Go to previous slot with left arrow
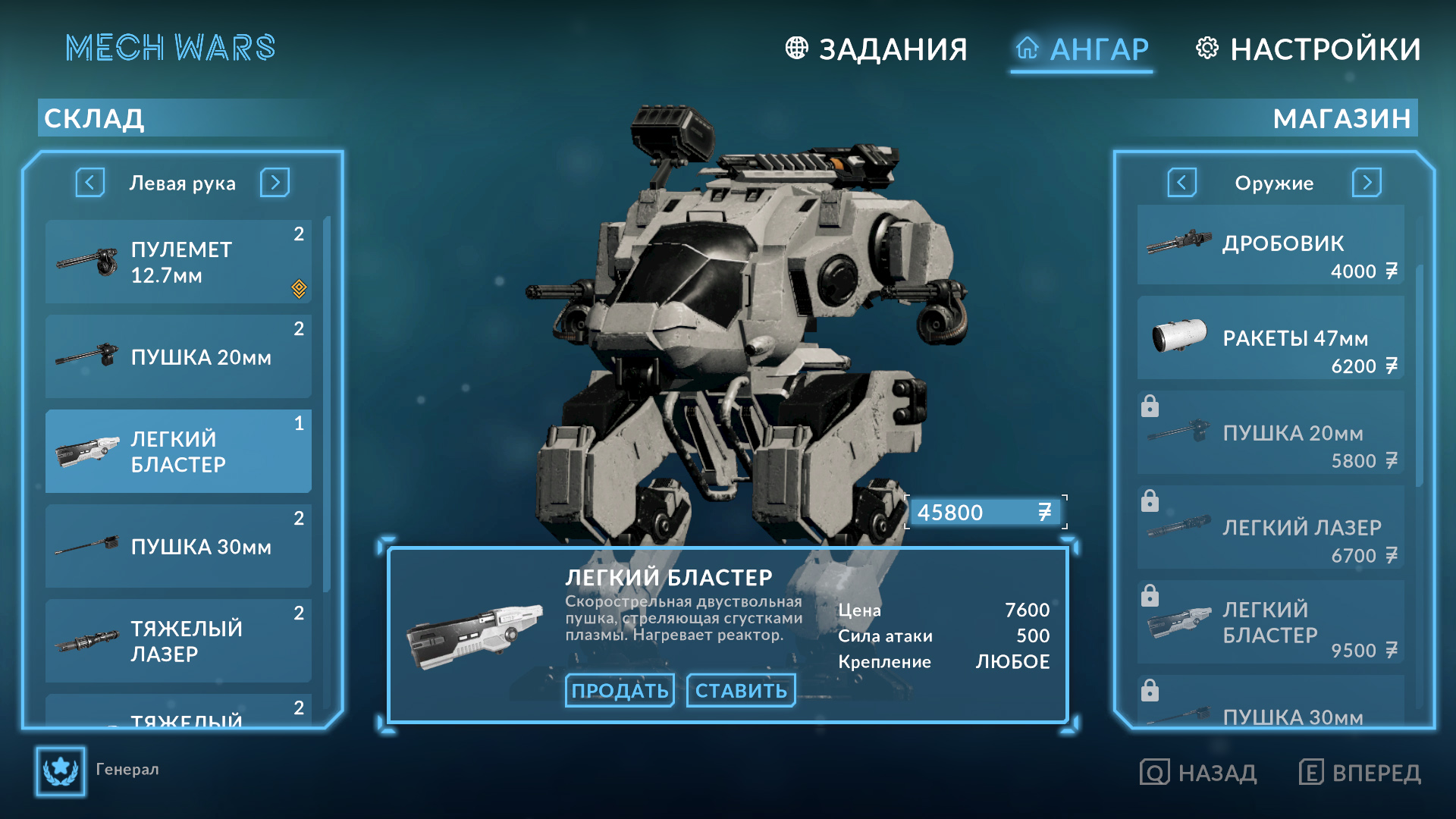Viewport: 1456px width, 819px height. [89, 183]
